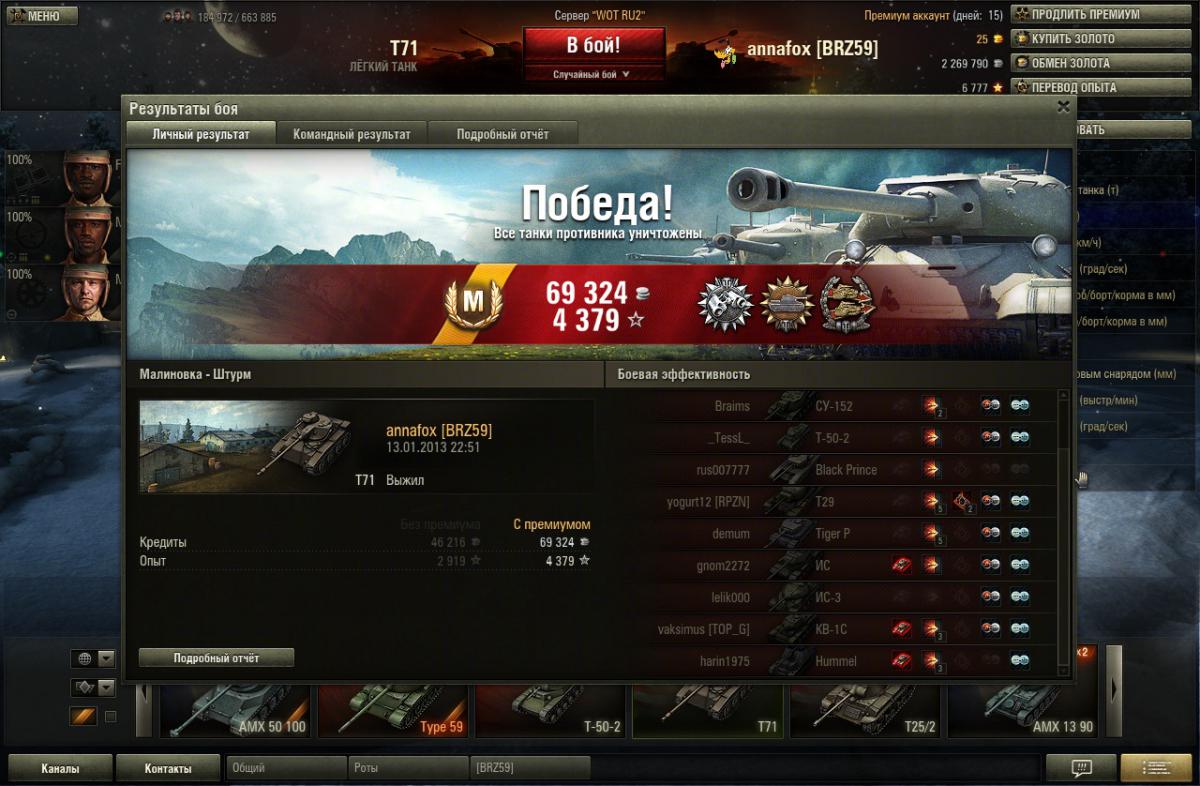The image size is (1200, 786).
Task: Select the AMX 50 100 tank
Action: pos(234,706)
